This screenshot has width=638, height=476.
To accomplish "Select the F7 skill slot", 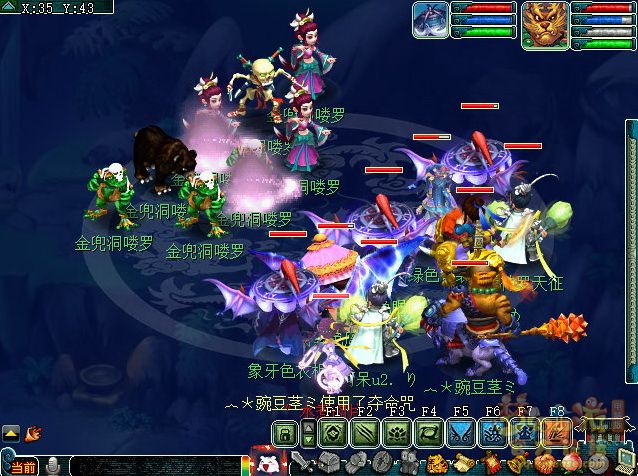I will coord(524,433).
